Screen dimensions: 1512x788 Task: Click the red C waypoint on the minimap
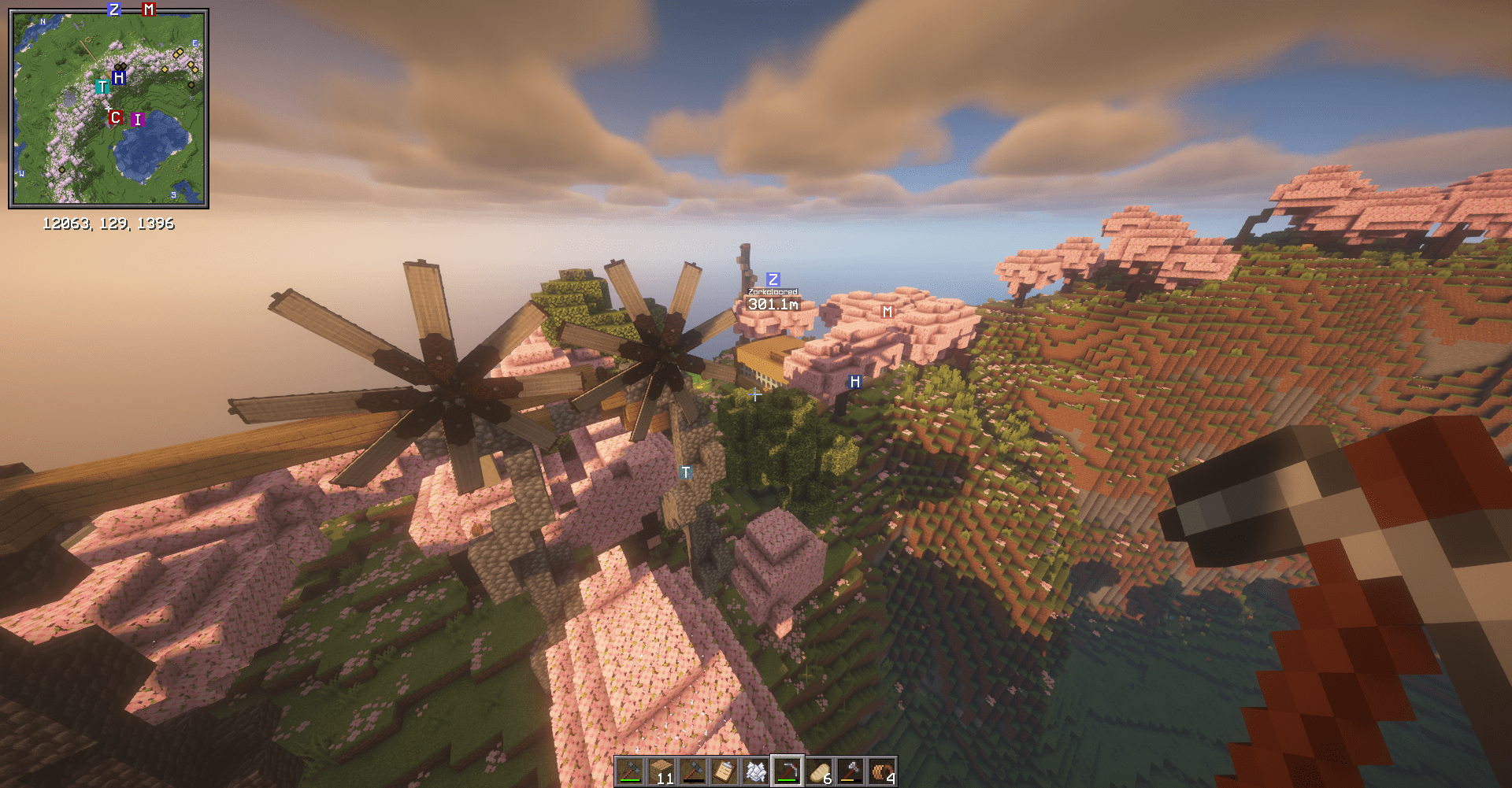116,118
